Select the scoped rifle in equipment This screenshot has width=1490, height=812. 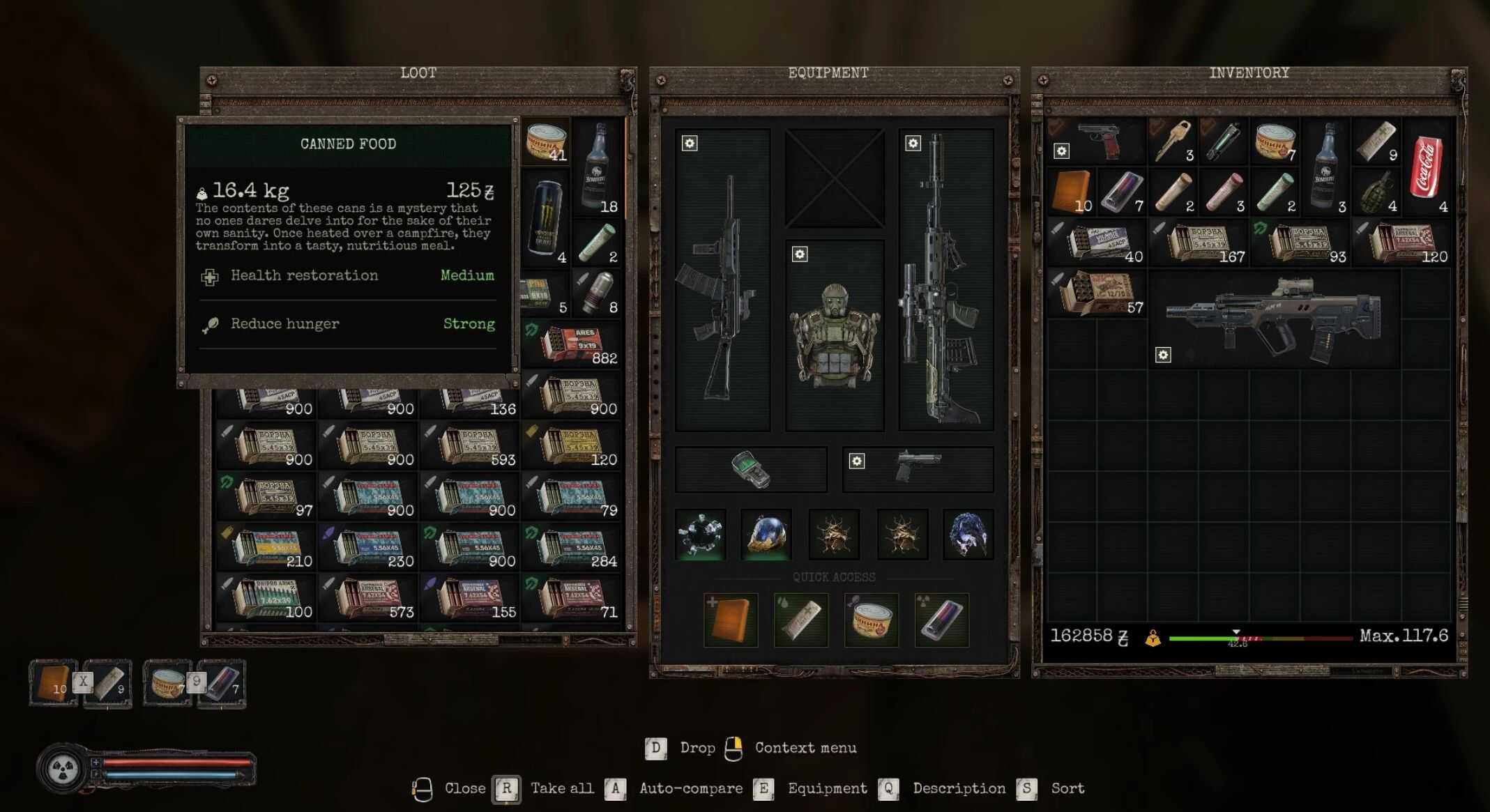tap(945, 279)
